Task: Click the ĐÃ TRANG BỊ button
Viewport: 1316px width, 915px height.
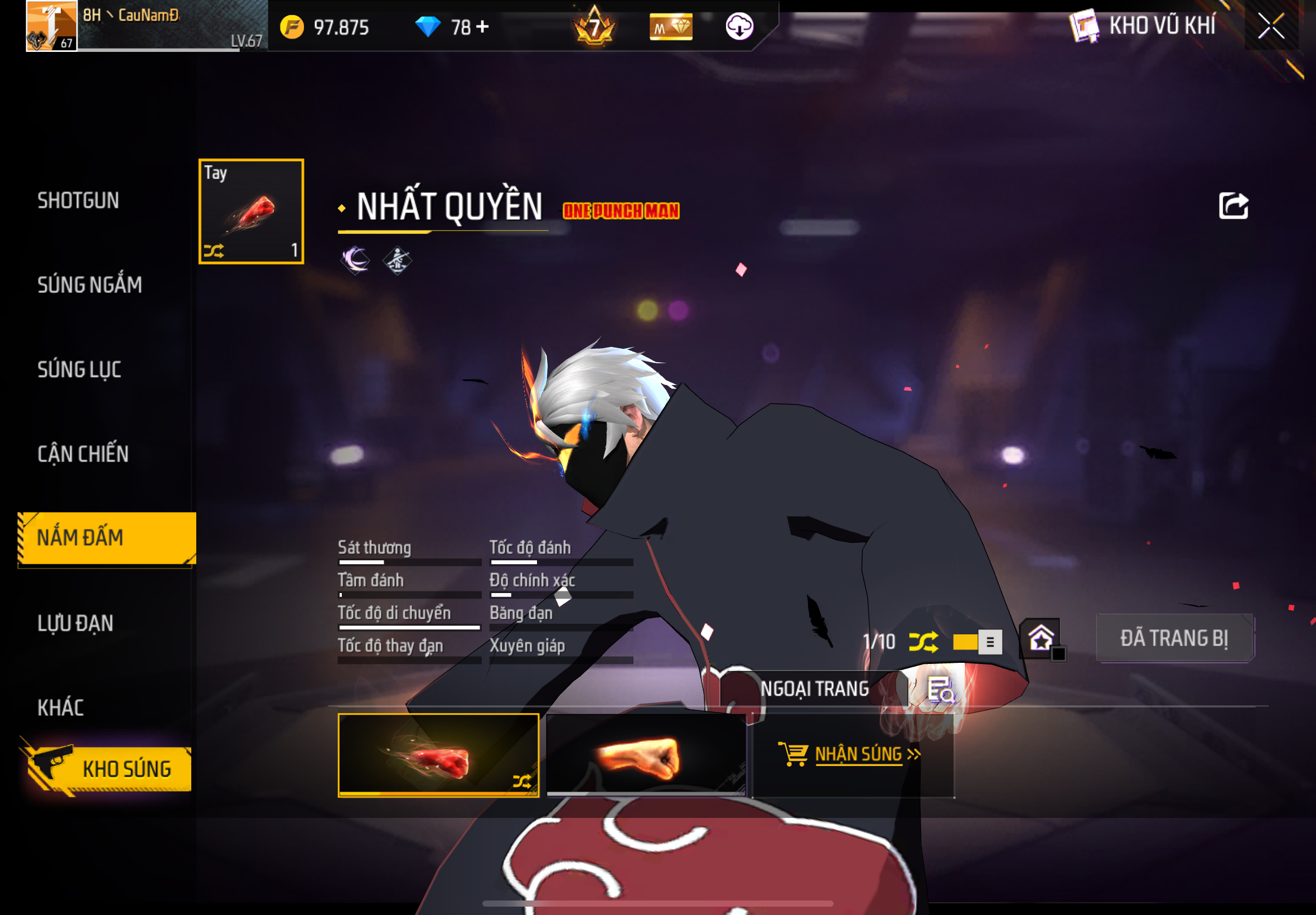Action: tap(1174, 638)
